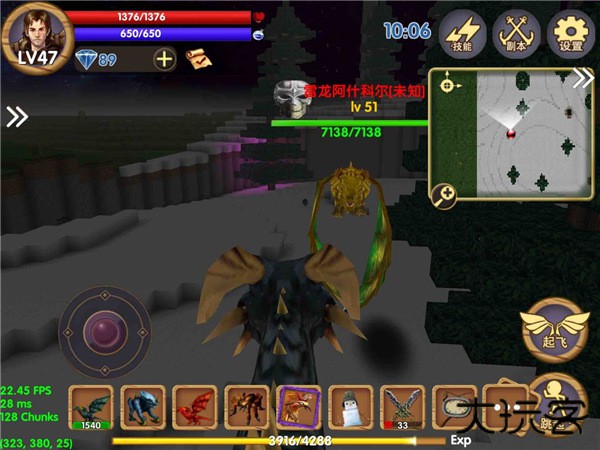The height and width of the screenshot is (450, 600).
Task: Select the green dragon hotbar slot
Action: [90, 407]
